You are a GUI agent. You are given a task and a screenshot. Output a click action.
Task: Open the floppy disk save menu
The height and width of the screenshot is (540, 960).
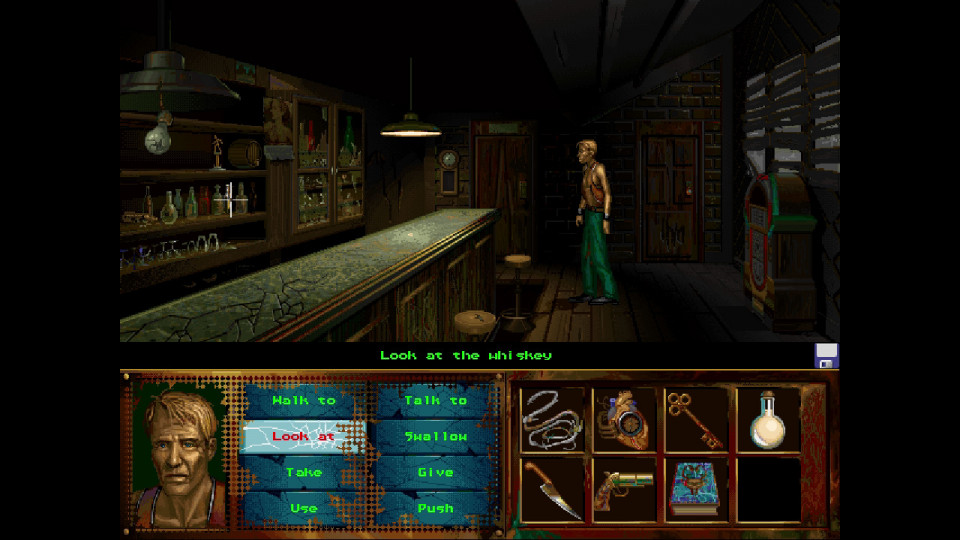click(x=826, y=355)
